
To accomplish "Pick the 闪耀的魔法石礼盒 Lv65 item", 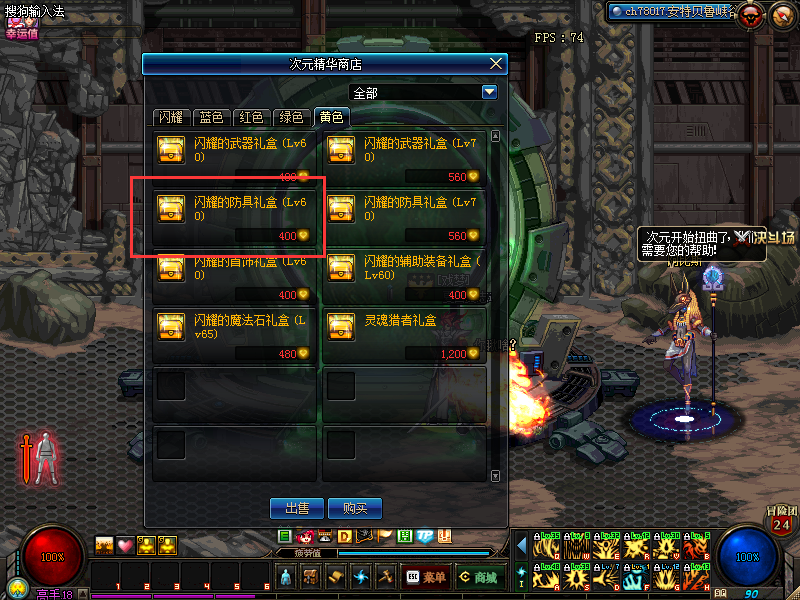I will pos(236,336).
